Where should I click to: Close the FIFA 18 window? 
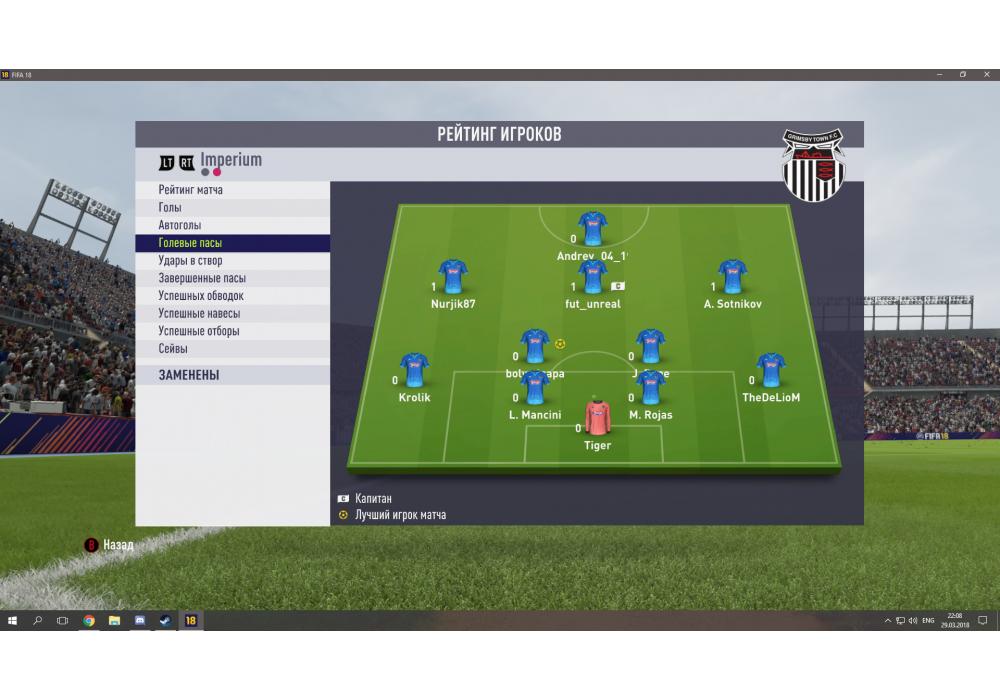(x=985, y=75)
